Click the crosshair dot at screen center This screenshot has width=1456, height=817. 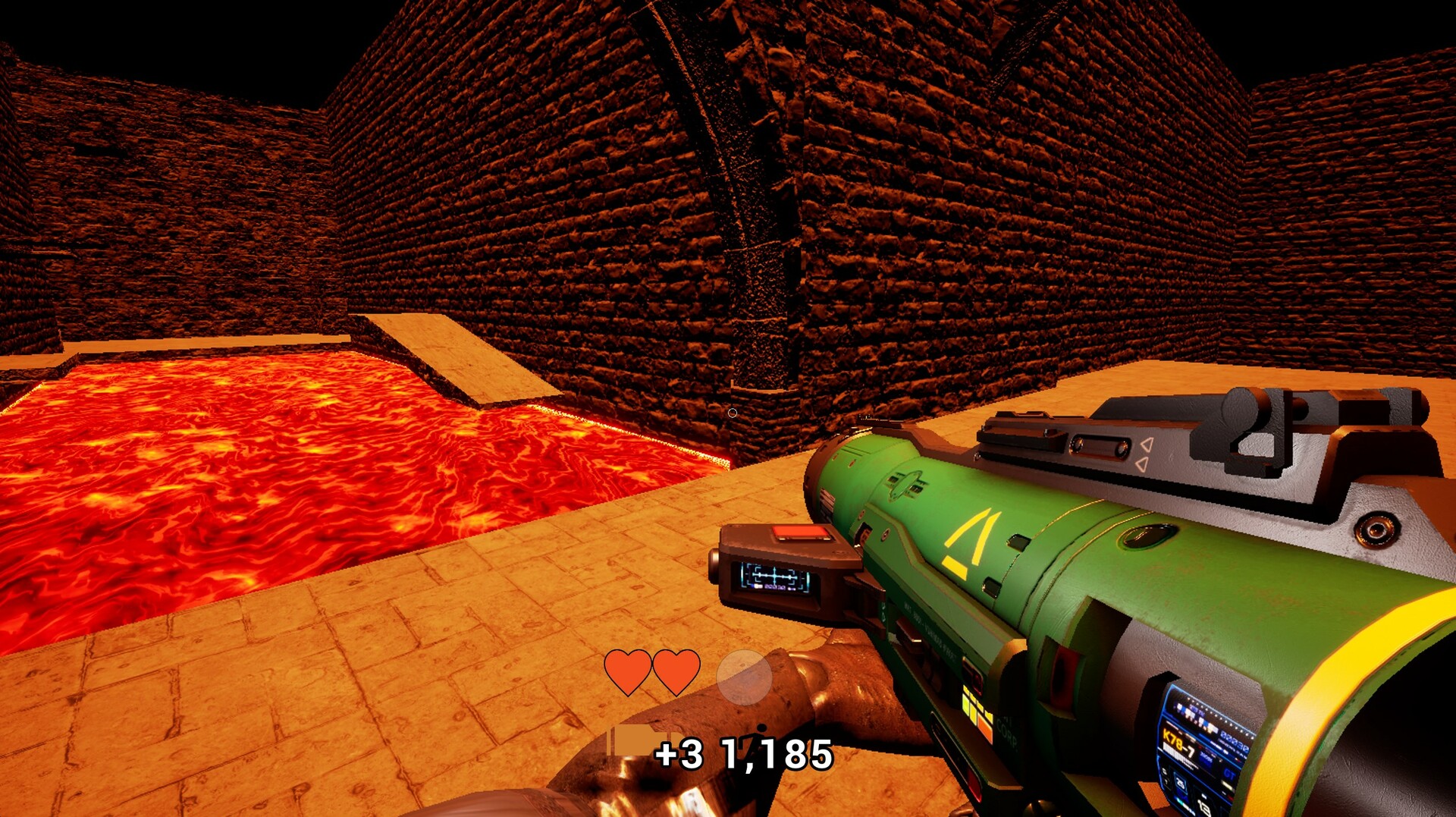coord(733,412)
